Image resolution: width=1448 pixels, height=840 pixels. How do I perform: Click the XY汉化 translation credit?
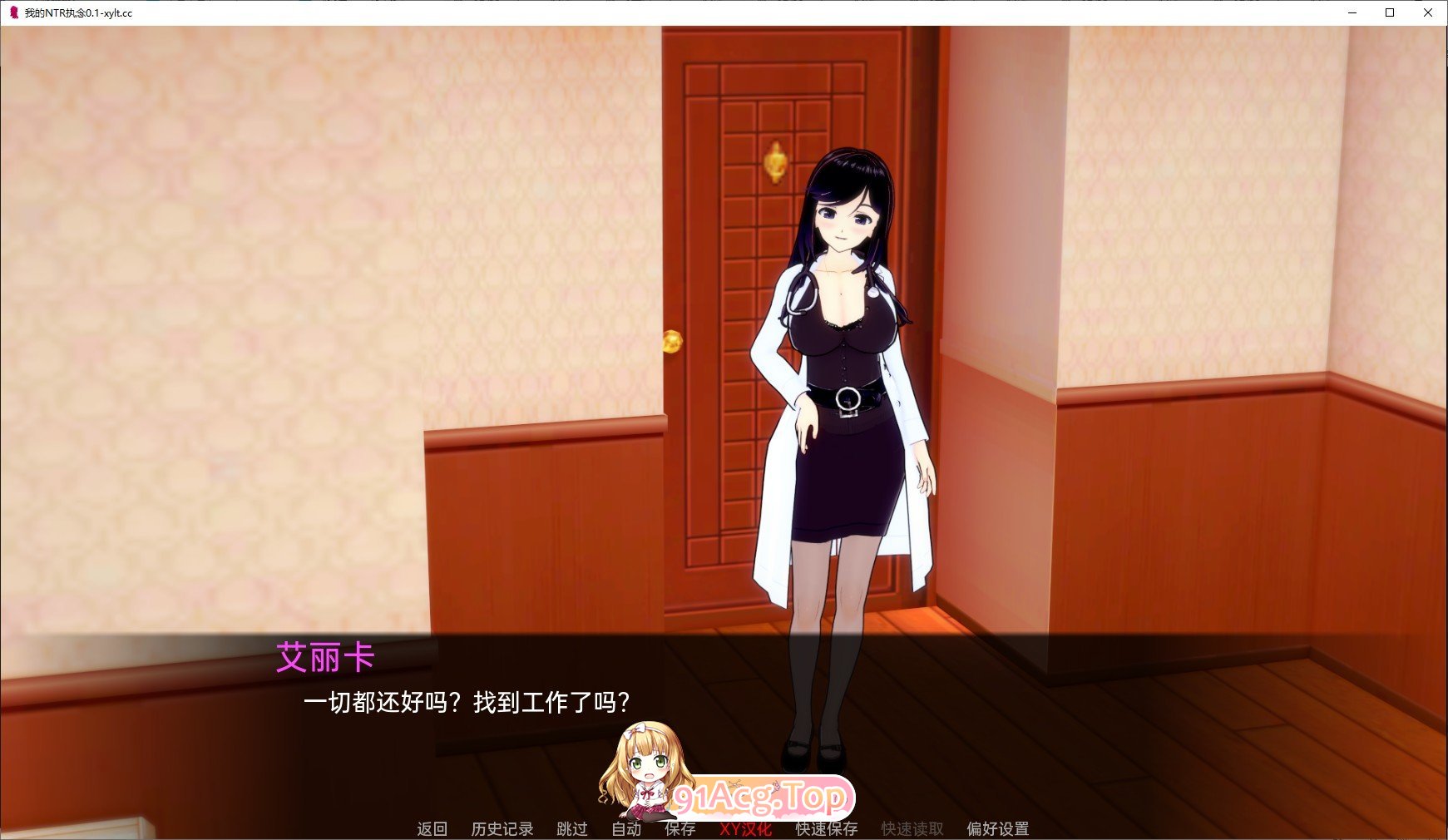tap(746, 828)
